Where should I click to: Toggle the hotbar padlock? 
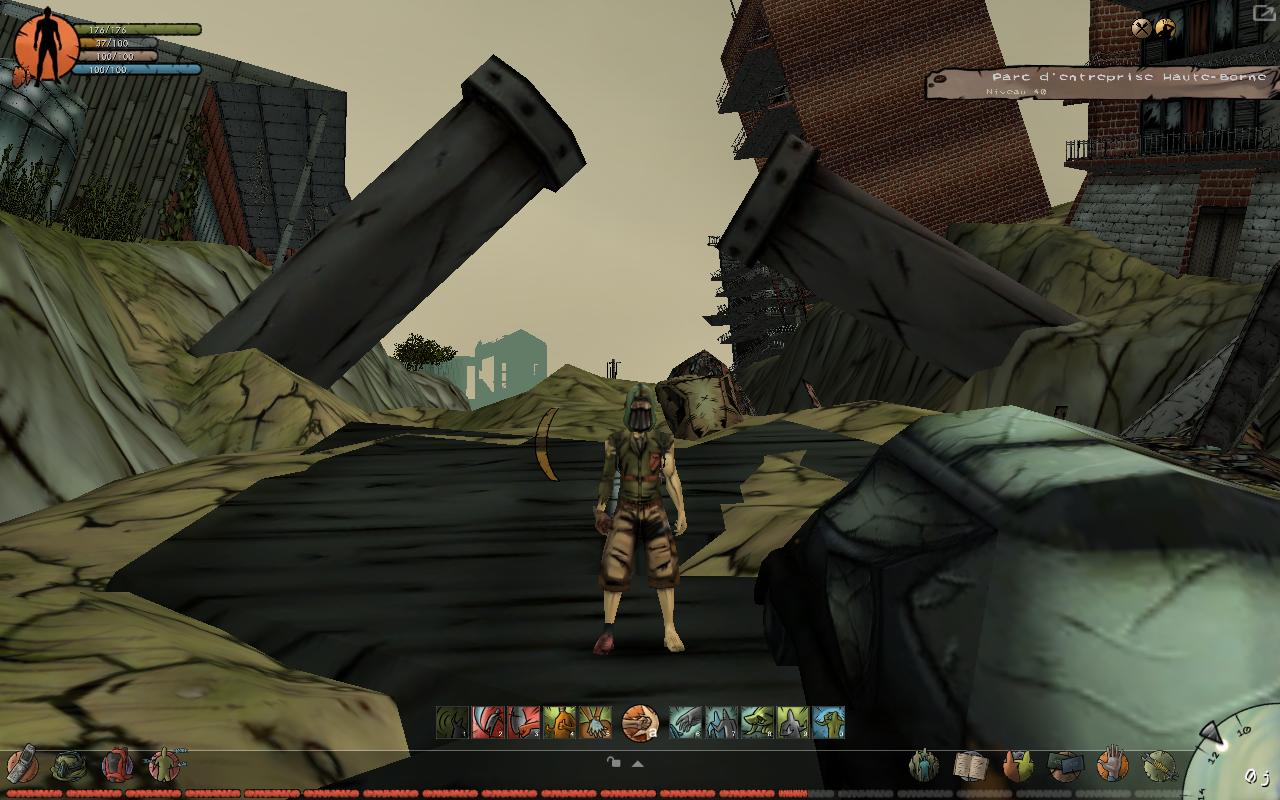coord(614,762)
